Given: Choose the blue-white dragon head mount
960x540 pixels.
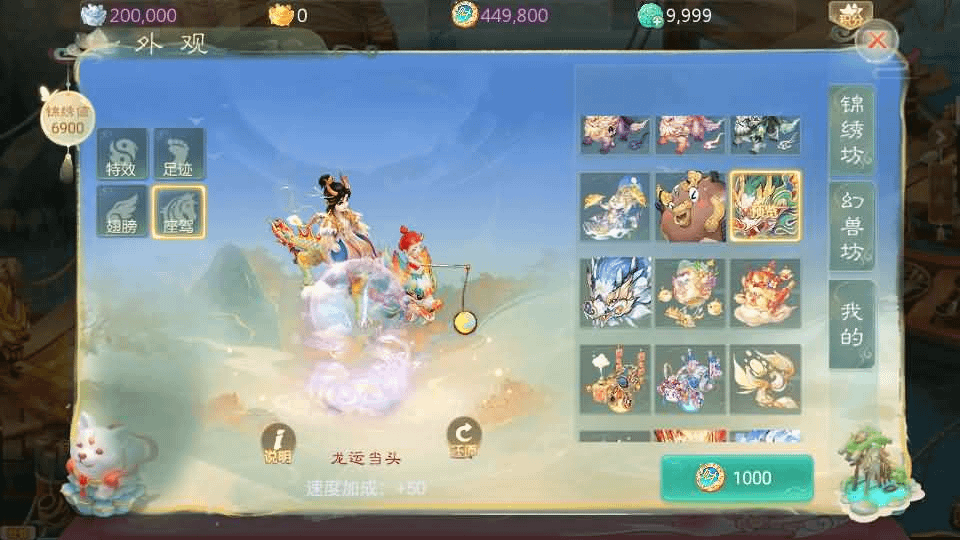Looking at the screenshot, I should 615,293.
